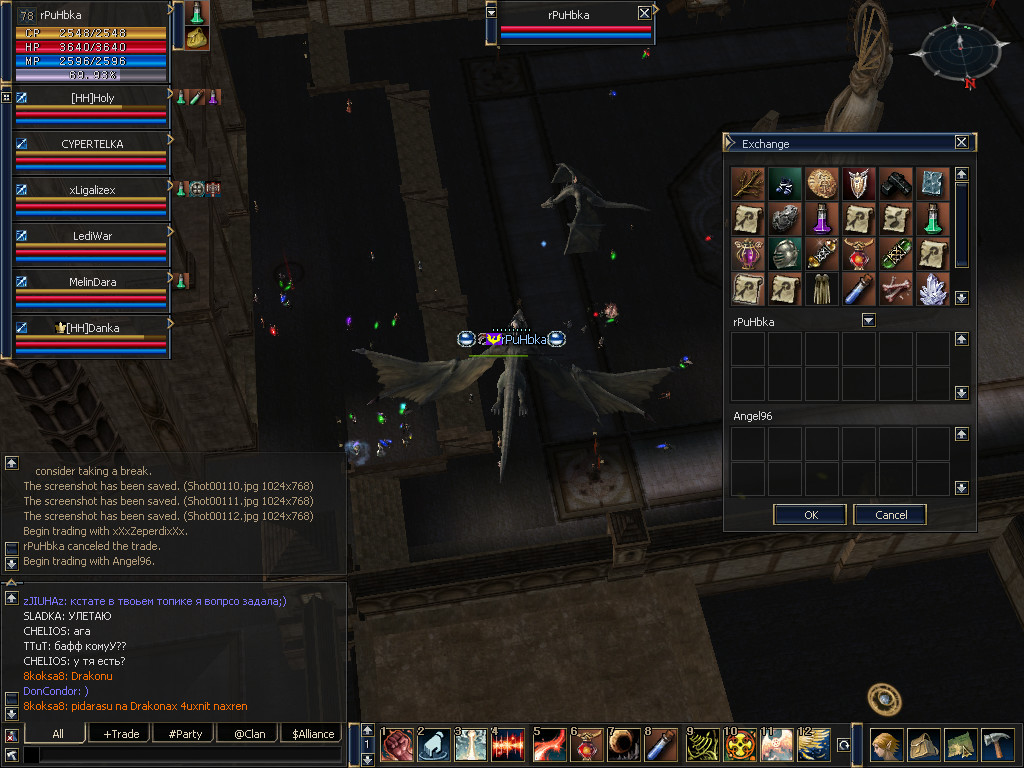The height and width of the screenshot is (768, 1024).
Task: Select the gold coin item in Exchange
Action: pyautogui.click(x=822, y=183)
